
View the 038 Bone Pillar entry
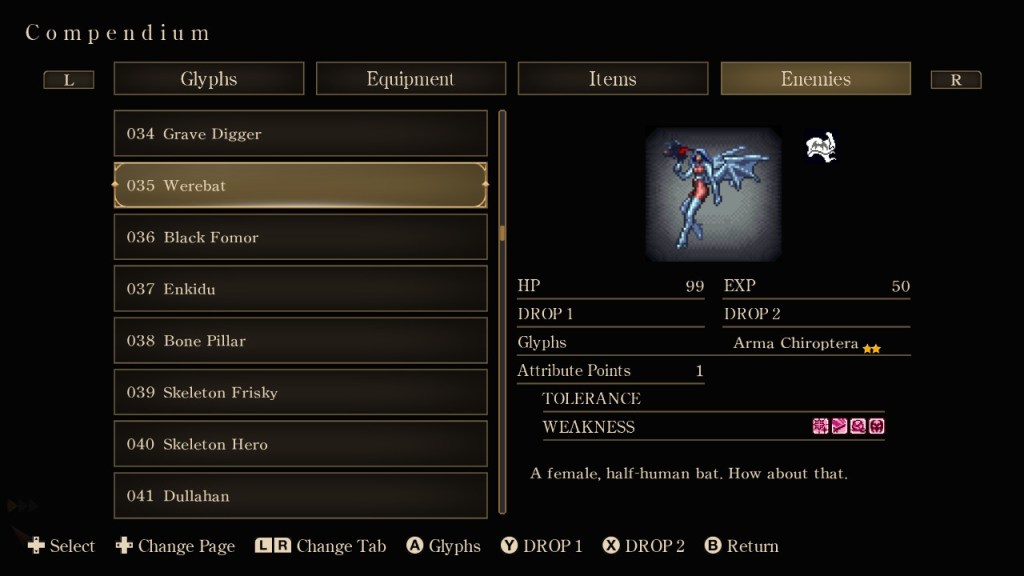[x=301, y=341]
